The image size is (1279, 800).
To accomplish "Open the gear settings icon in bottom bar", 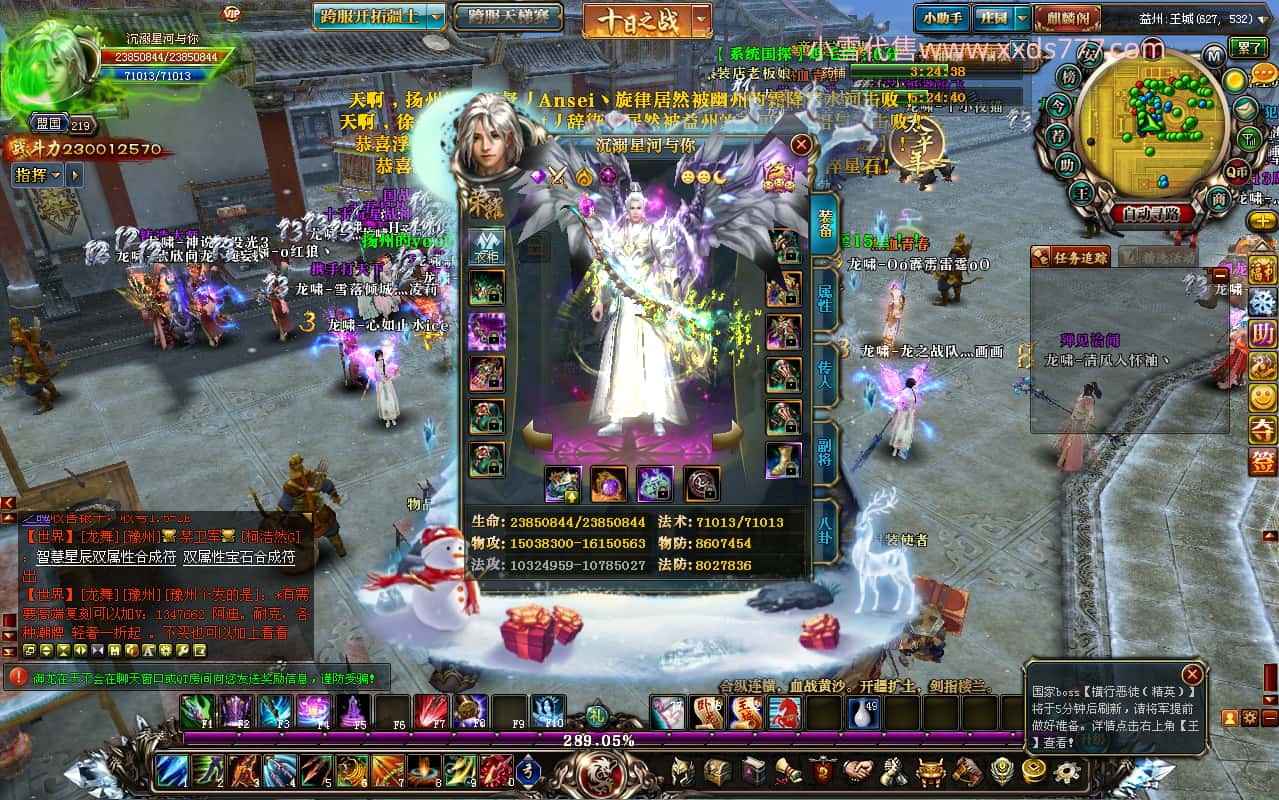I will [1067, 771].
